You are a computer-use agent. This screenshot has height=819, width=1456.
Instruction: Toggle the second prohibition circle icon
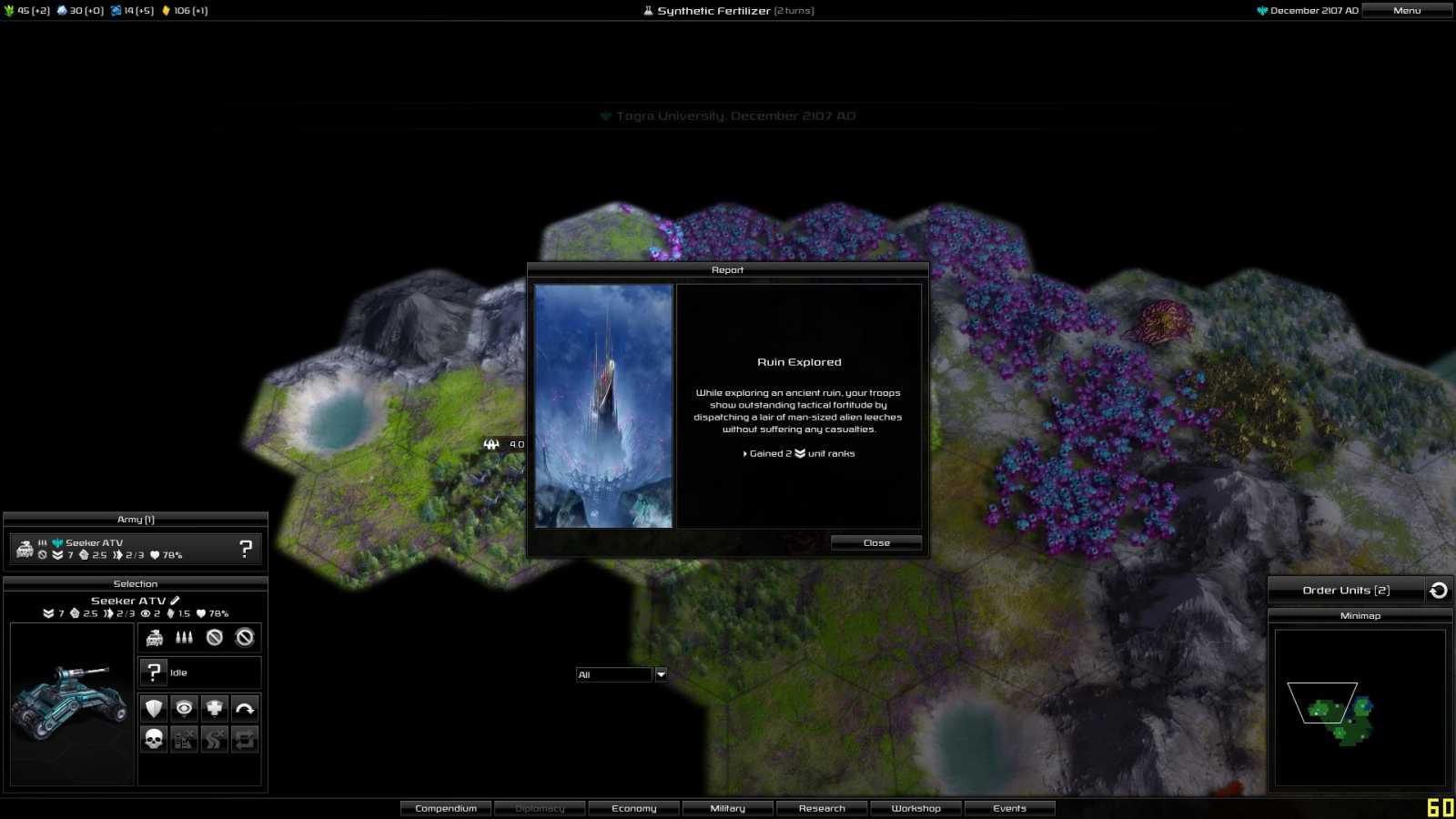pyautogui.click(x=244, y=637)
